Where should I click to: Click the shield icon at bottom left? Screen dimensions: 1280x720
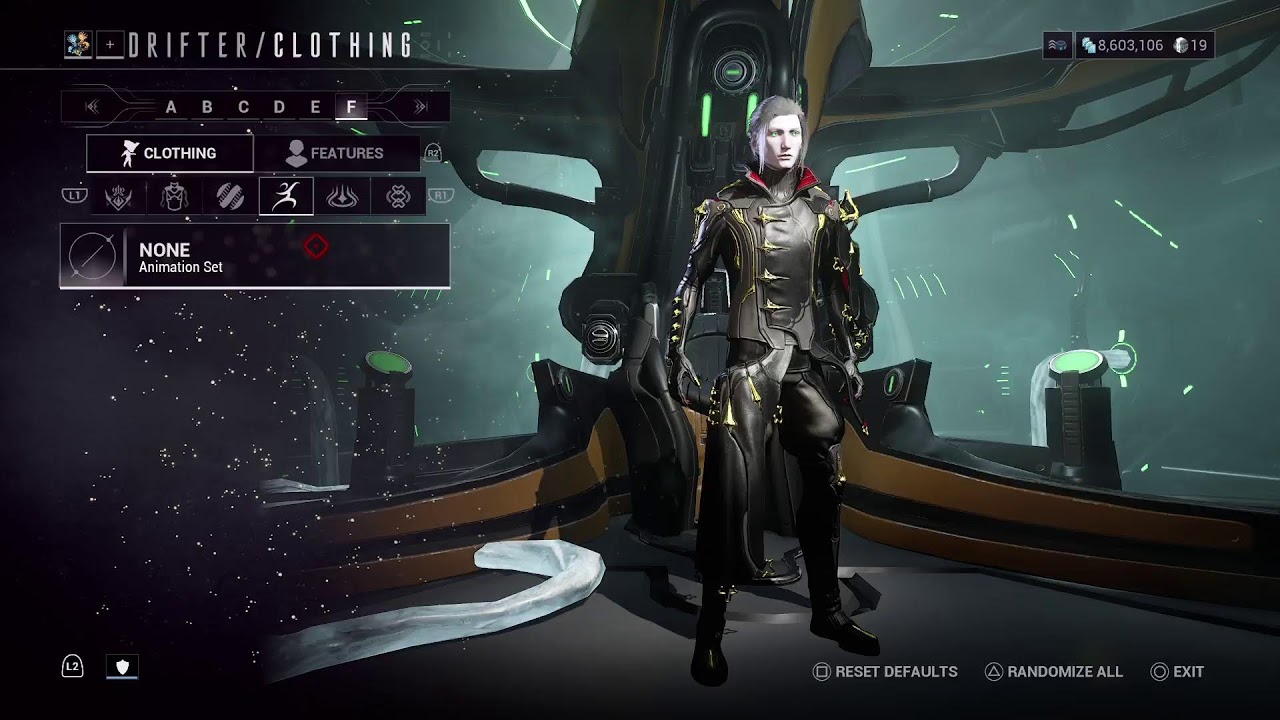click(x=122, y=667)
